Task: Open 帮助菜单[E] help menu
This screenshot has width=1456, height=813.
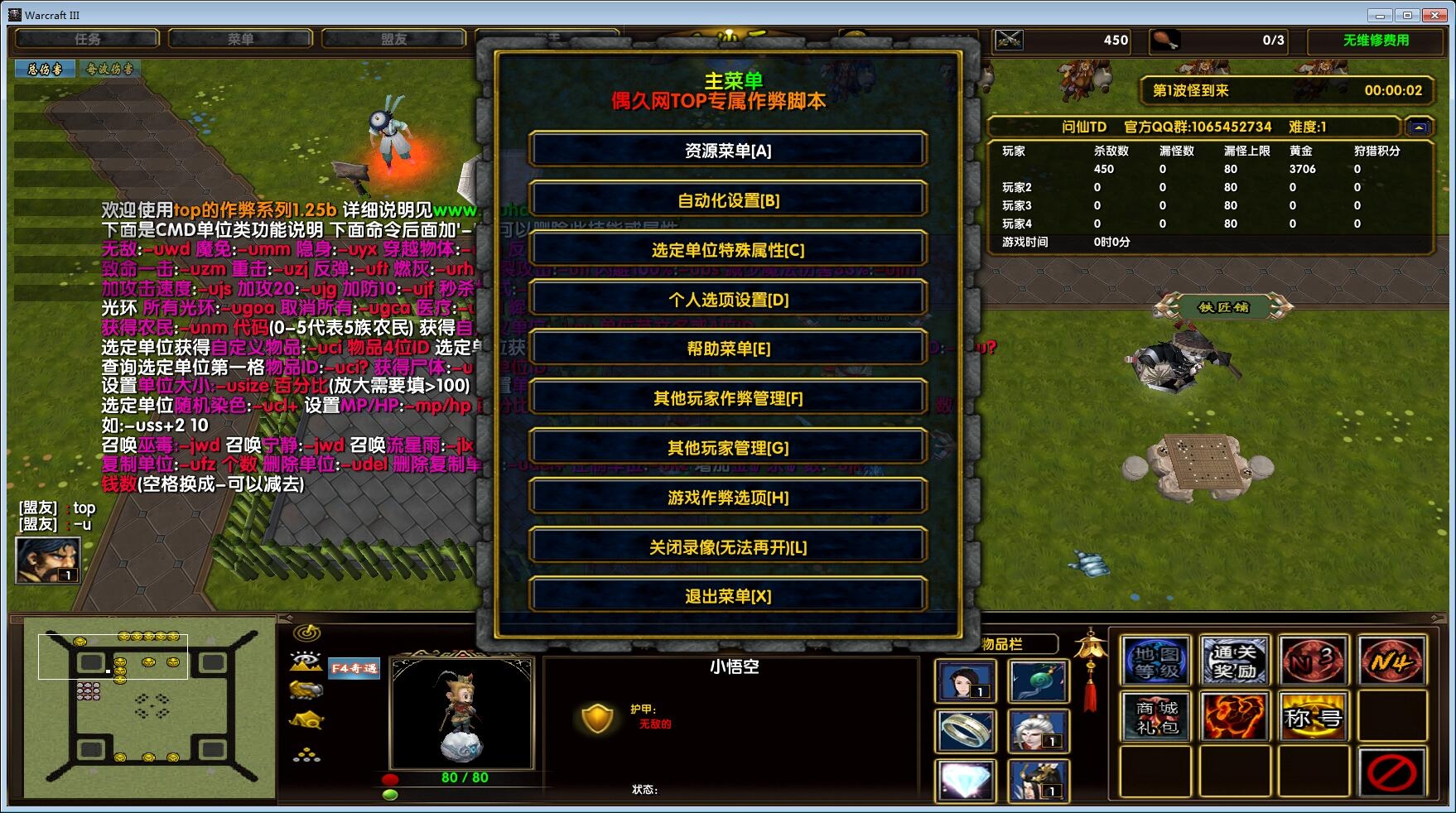Action: tap(727, 349)
